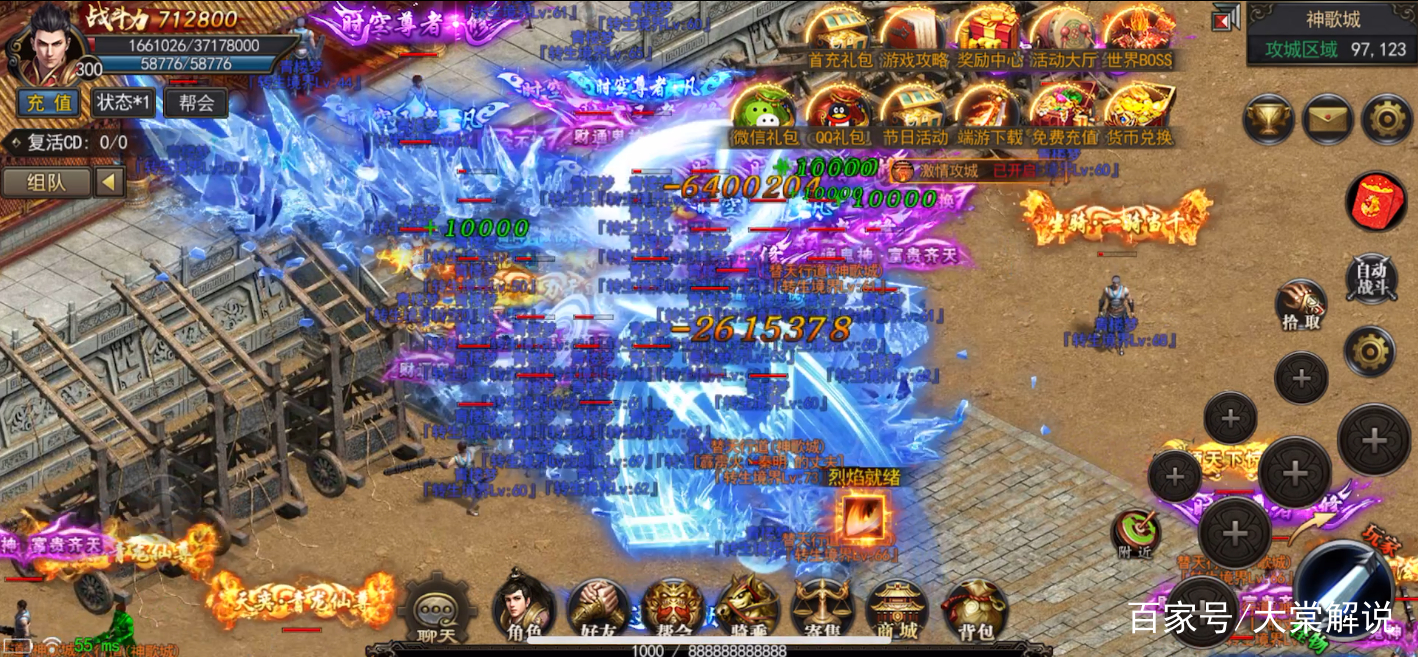Open the 组队 team panel
The width and height of the screenshot is (1418, 657).
(46, 182)
